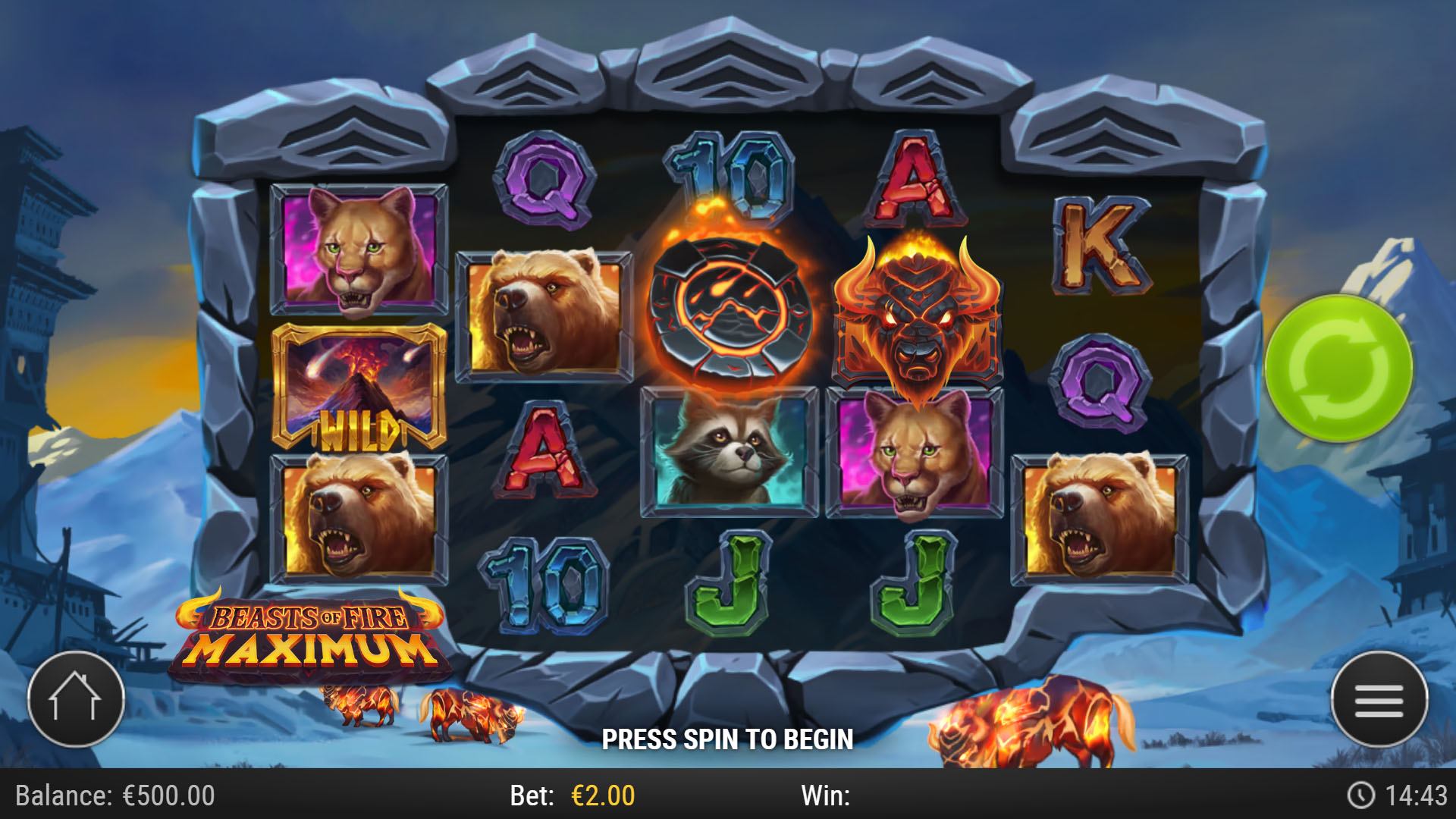Click the PRESS SPIN TO BEGIN text
The image size is (1456, 819).
pos(728,738)
